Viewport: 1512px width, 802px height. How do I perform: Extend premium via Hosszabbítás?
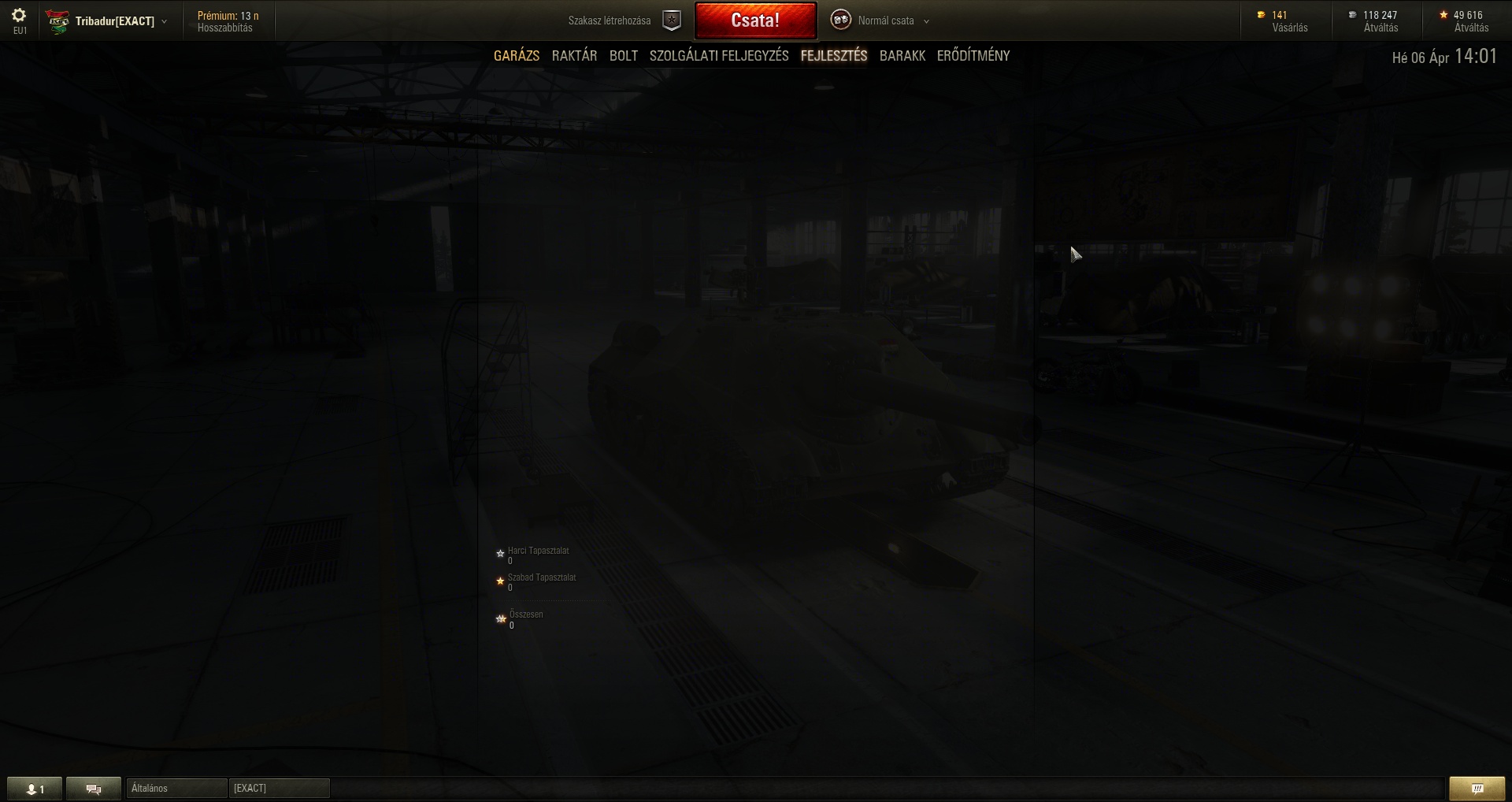tap(225, 28)
